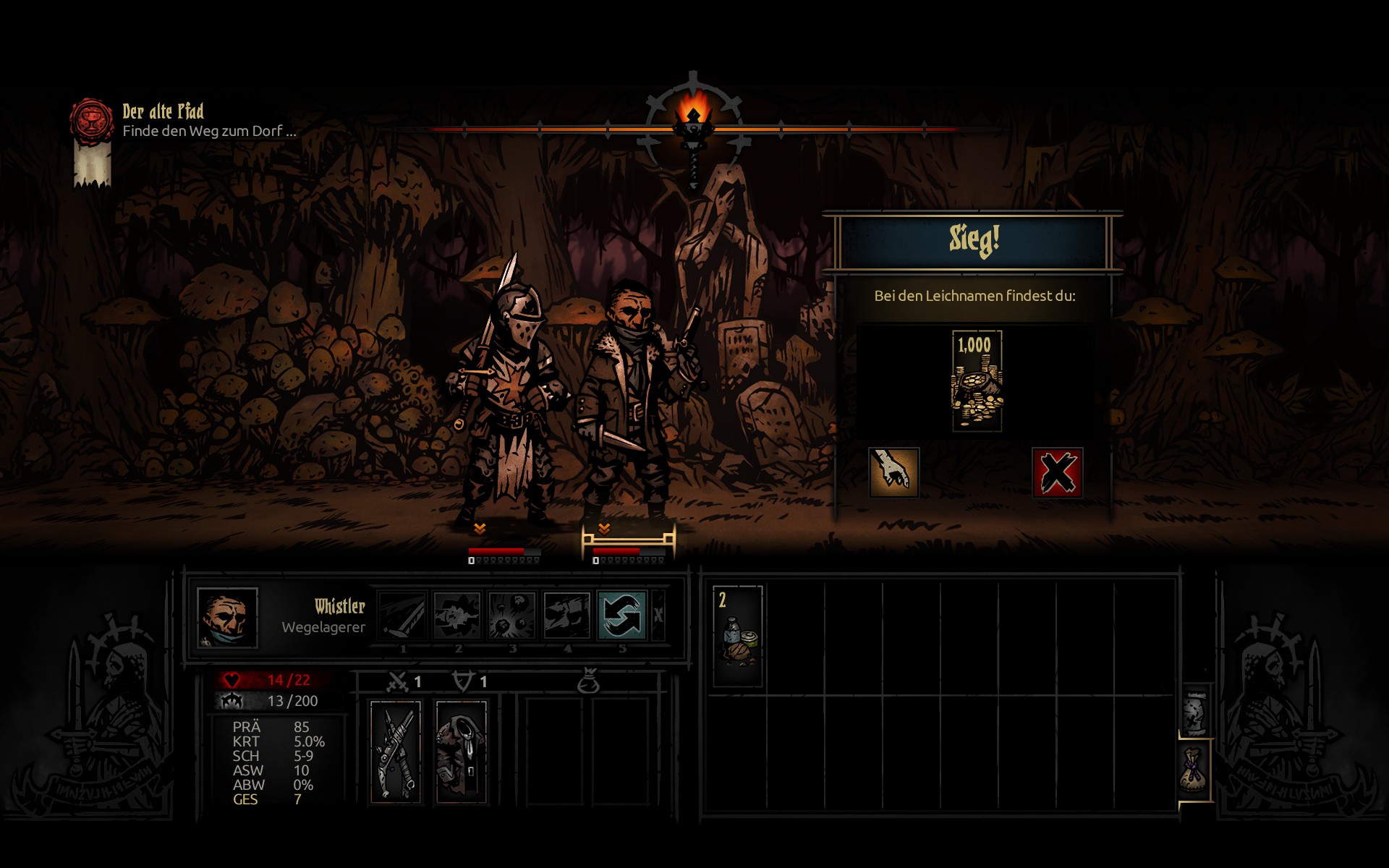Choose the pistol blast skill in slot 2
The height and width of the screenshot is (868, 1389).
[457, 616]
